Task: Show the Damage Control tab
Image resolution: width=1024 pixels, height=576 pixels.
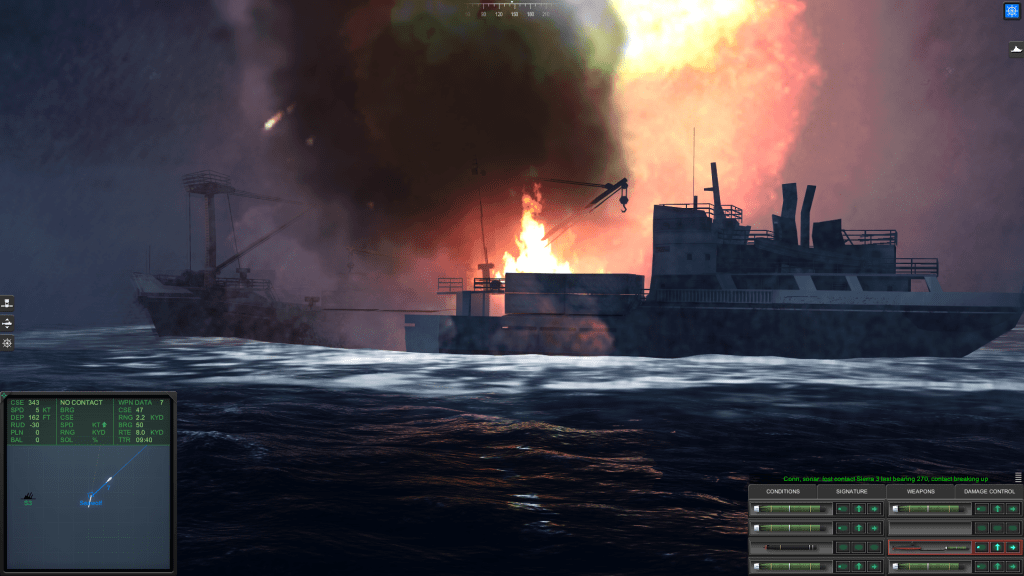Action: click(988, 491)
